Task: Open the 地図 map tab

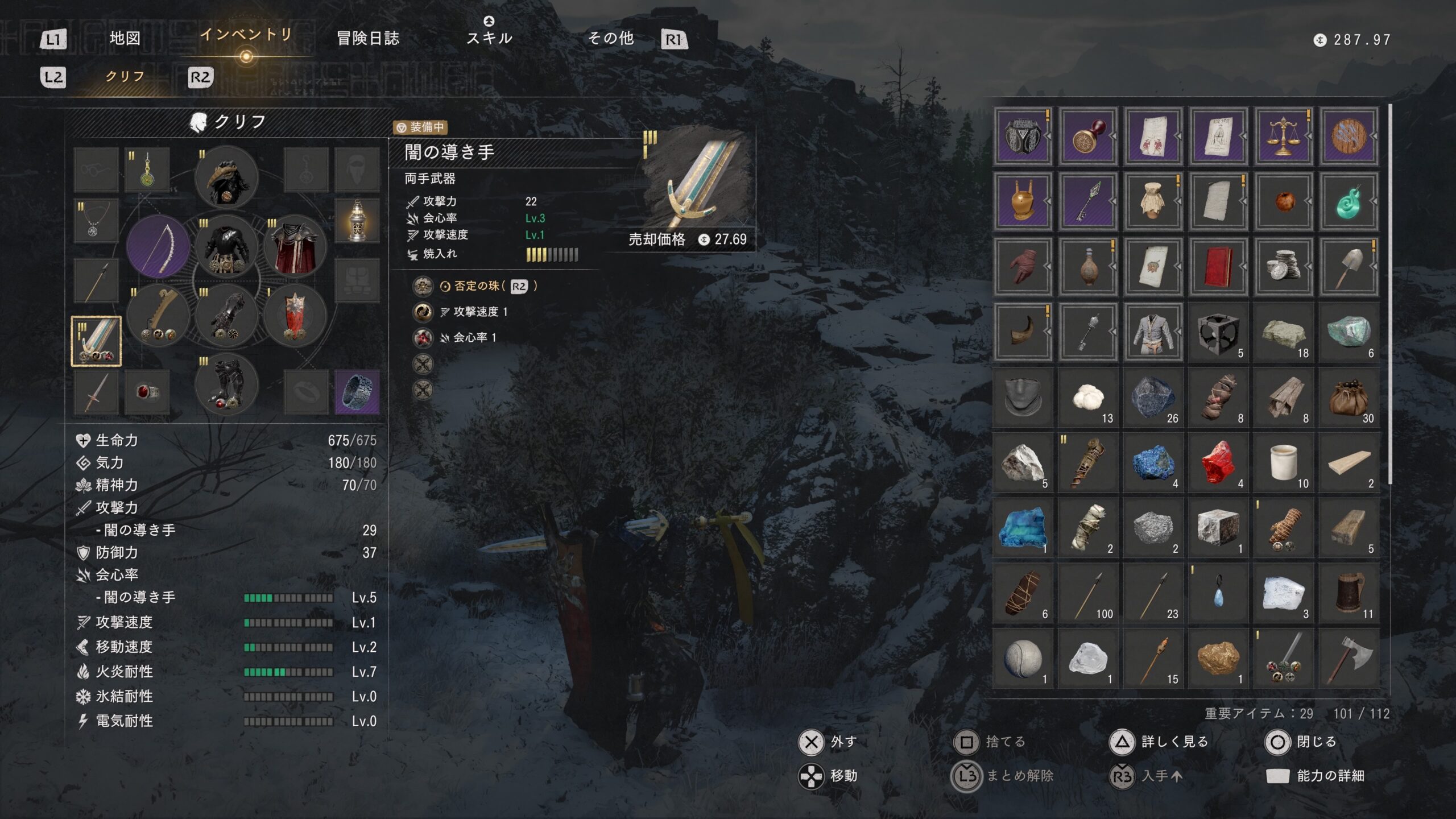Action: point(125,39)
